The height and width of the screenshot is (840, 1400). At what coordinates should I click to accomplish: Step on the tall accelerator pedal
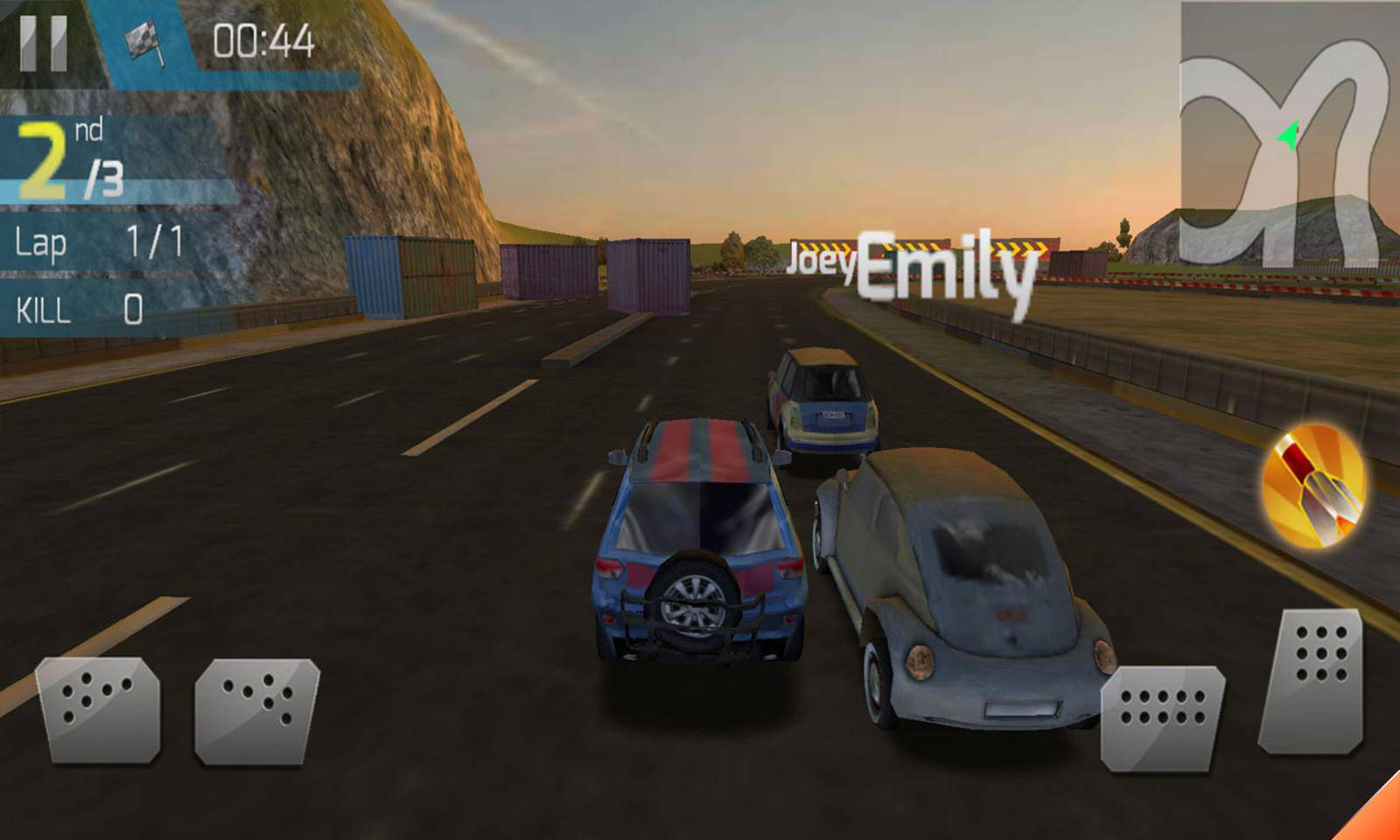coord(1312,681)
